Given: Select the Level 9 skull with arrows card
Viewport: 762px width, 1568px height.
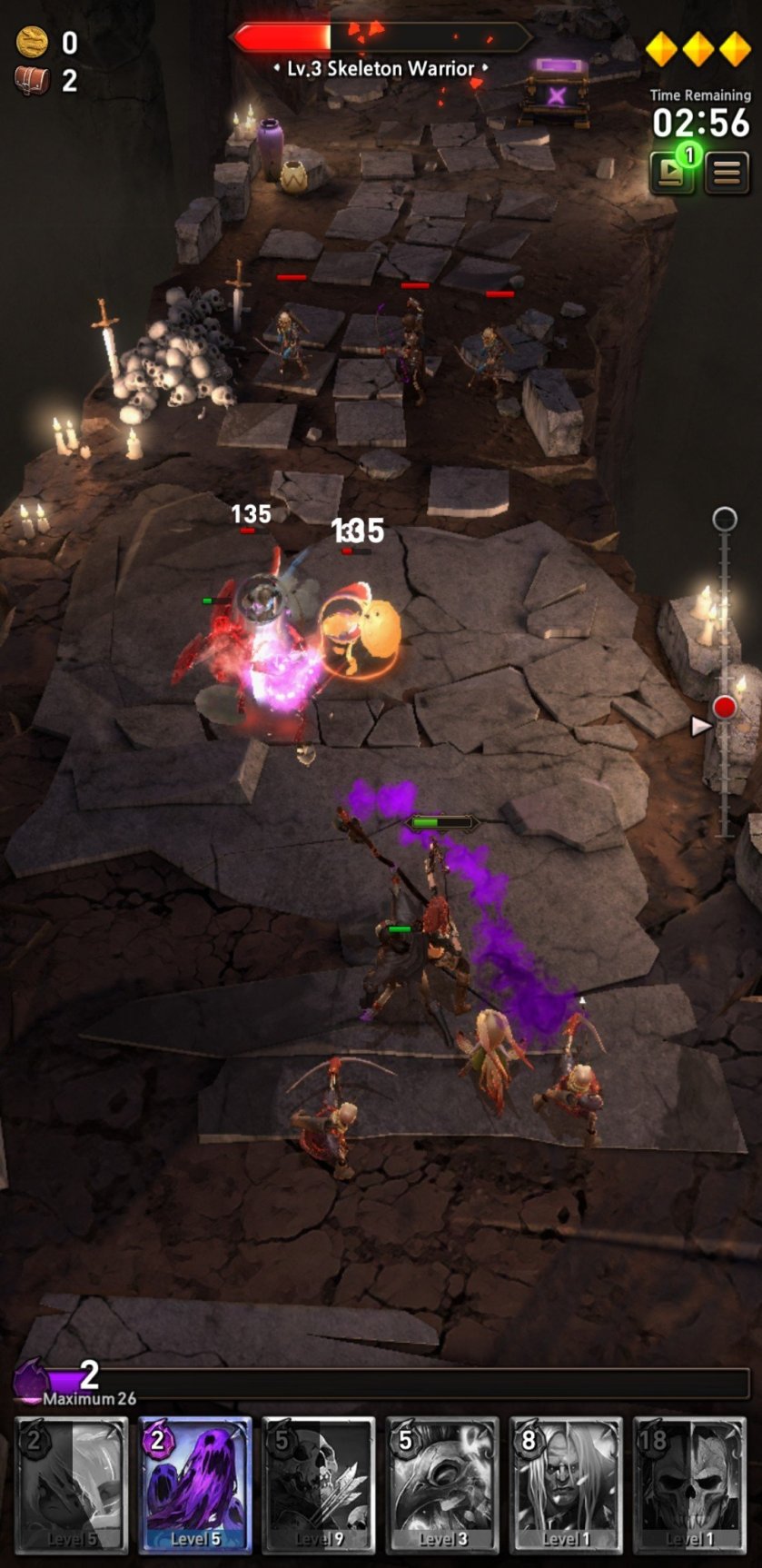Looking at the screenshot, I should 318,1484.
